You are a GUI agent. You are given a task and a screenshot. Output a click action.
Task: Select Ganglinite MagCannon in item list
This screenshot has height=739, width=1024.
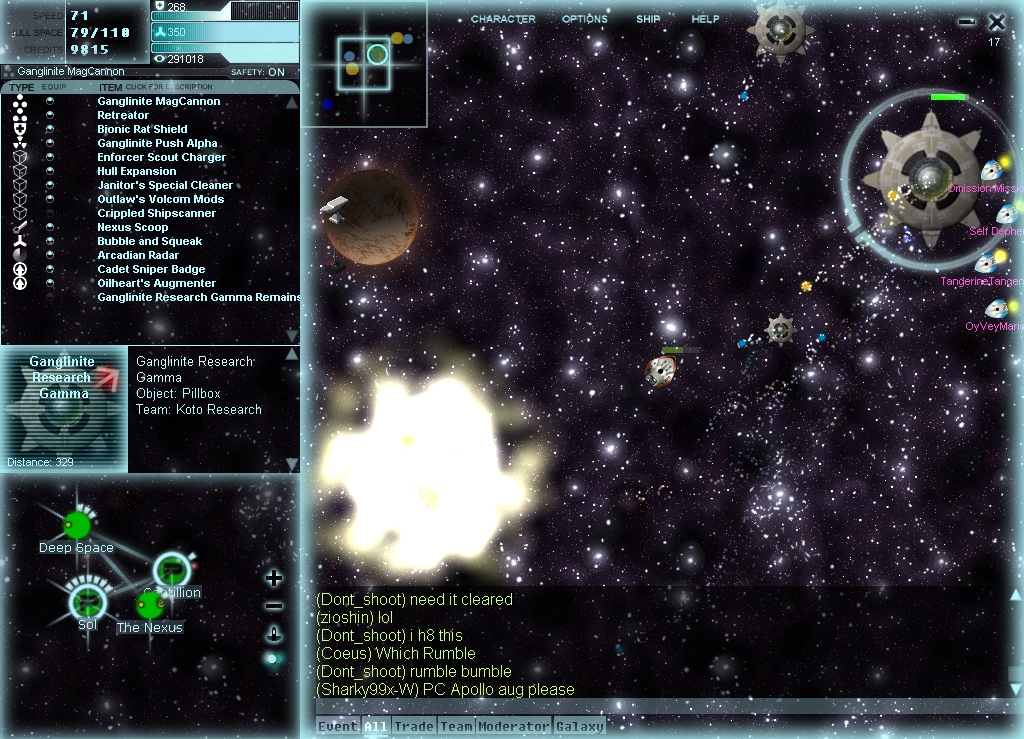[158, 101]
